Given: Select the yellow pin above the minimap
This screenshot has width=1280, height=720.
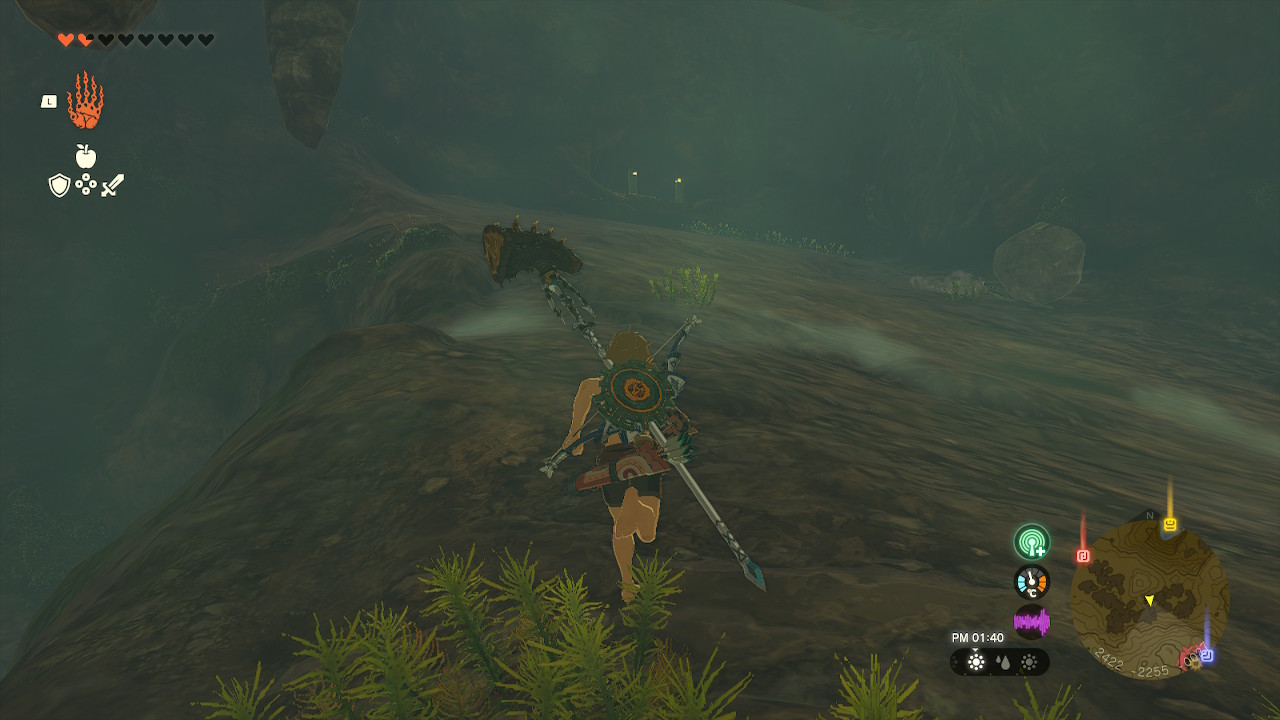Looking at the screenshot, I should [x=1169, y=524].
